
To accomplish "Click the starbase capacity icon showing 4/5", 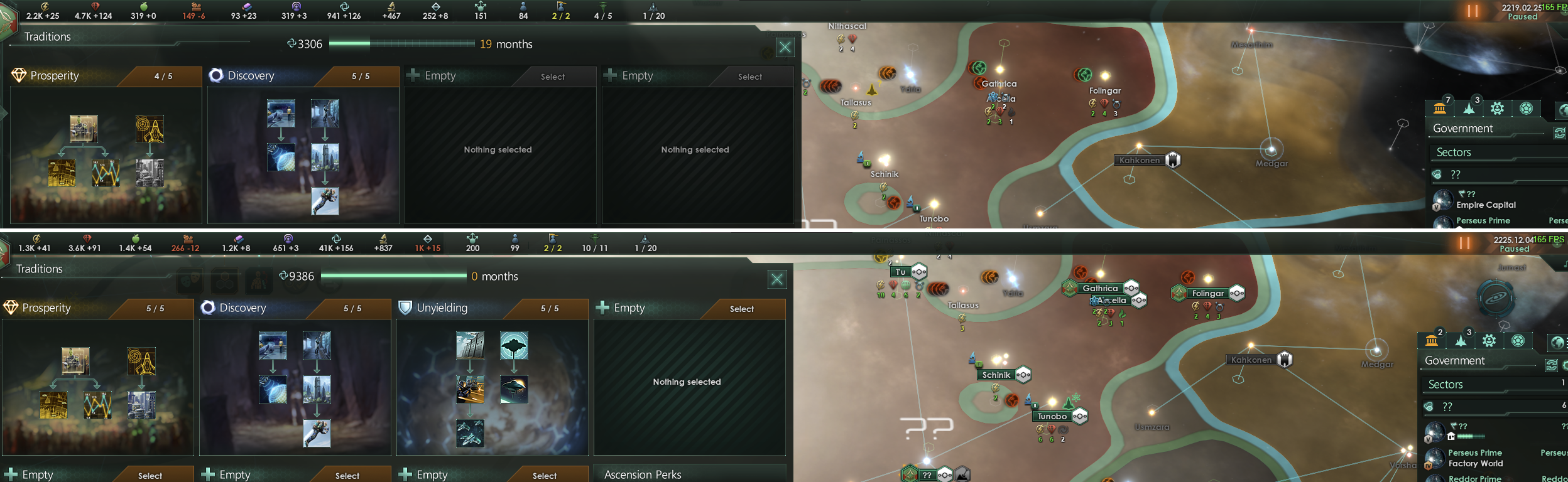I will coord(602,5).
